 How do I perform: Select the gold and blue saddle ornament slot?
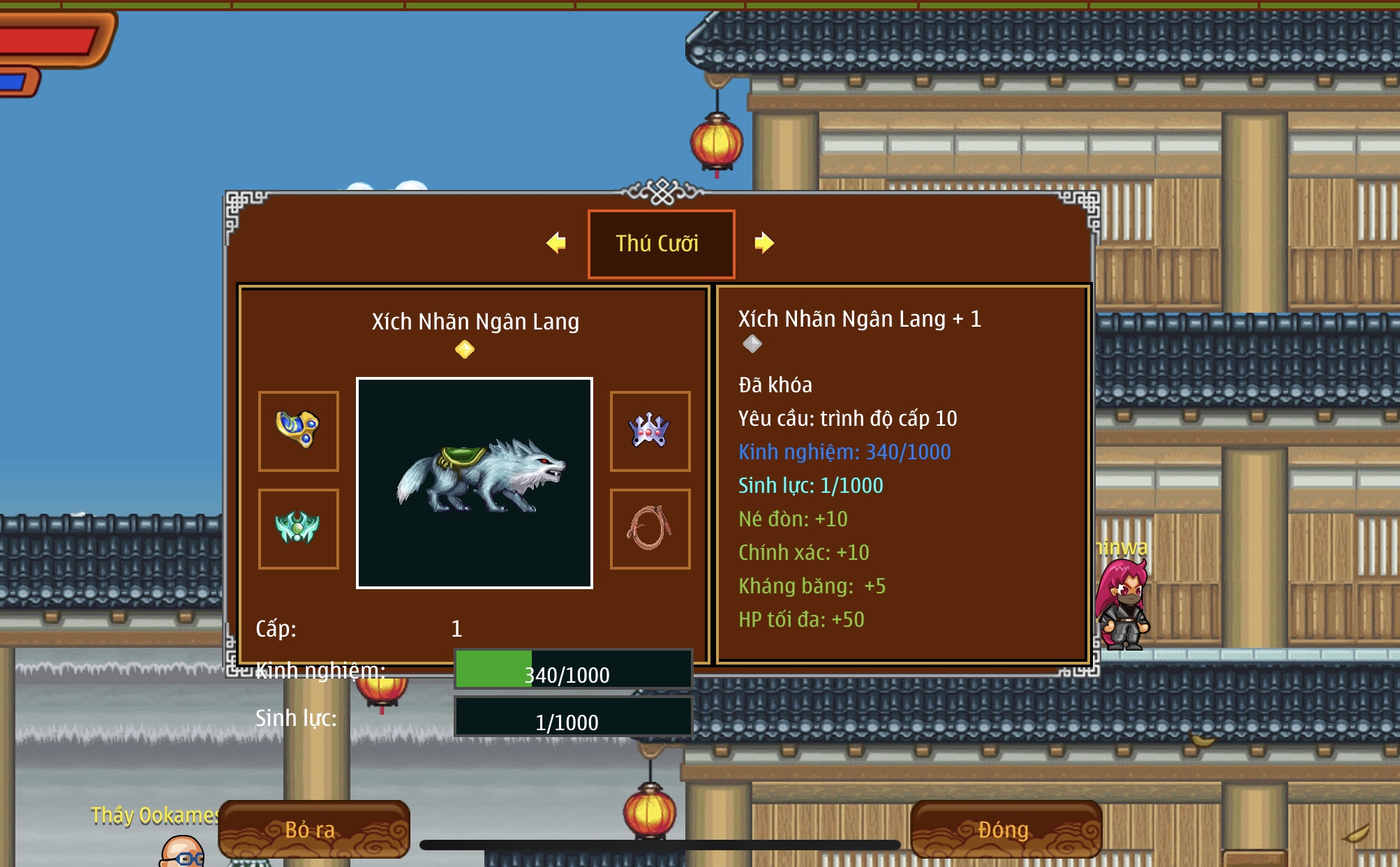[299, 431]
